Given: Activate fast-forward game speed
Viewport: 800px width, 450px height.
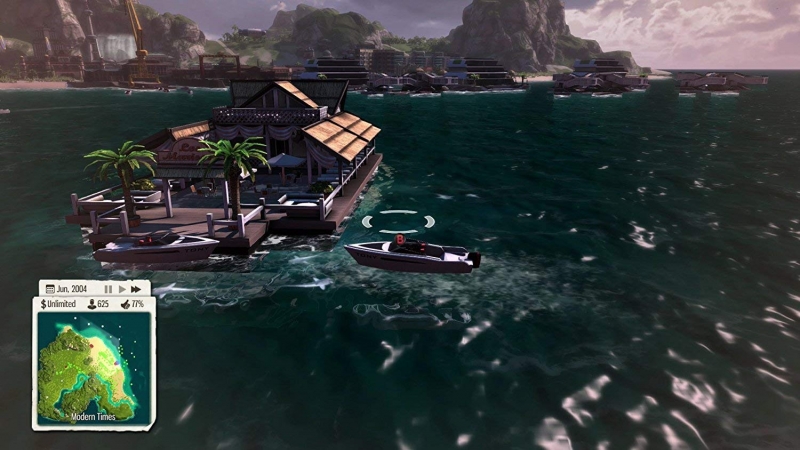Looking at the screenshot, I should (x=136, y=289).
